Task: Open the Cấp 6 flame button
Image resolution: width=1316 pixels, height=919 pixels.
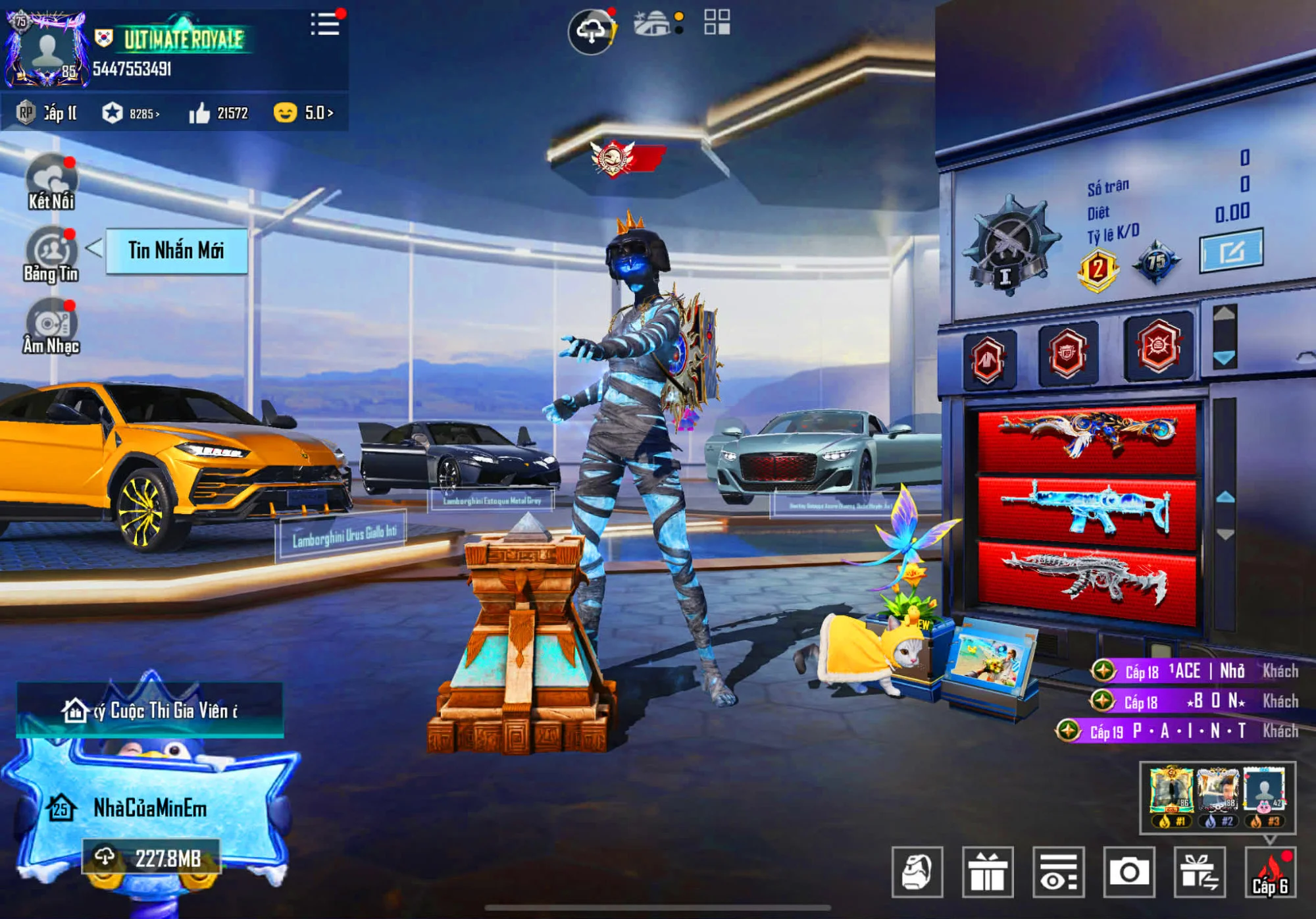Action: pyautogui.click(x=1270, y=872)
